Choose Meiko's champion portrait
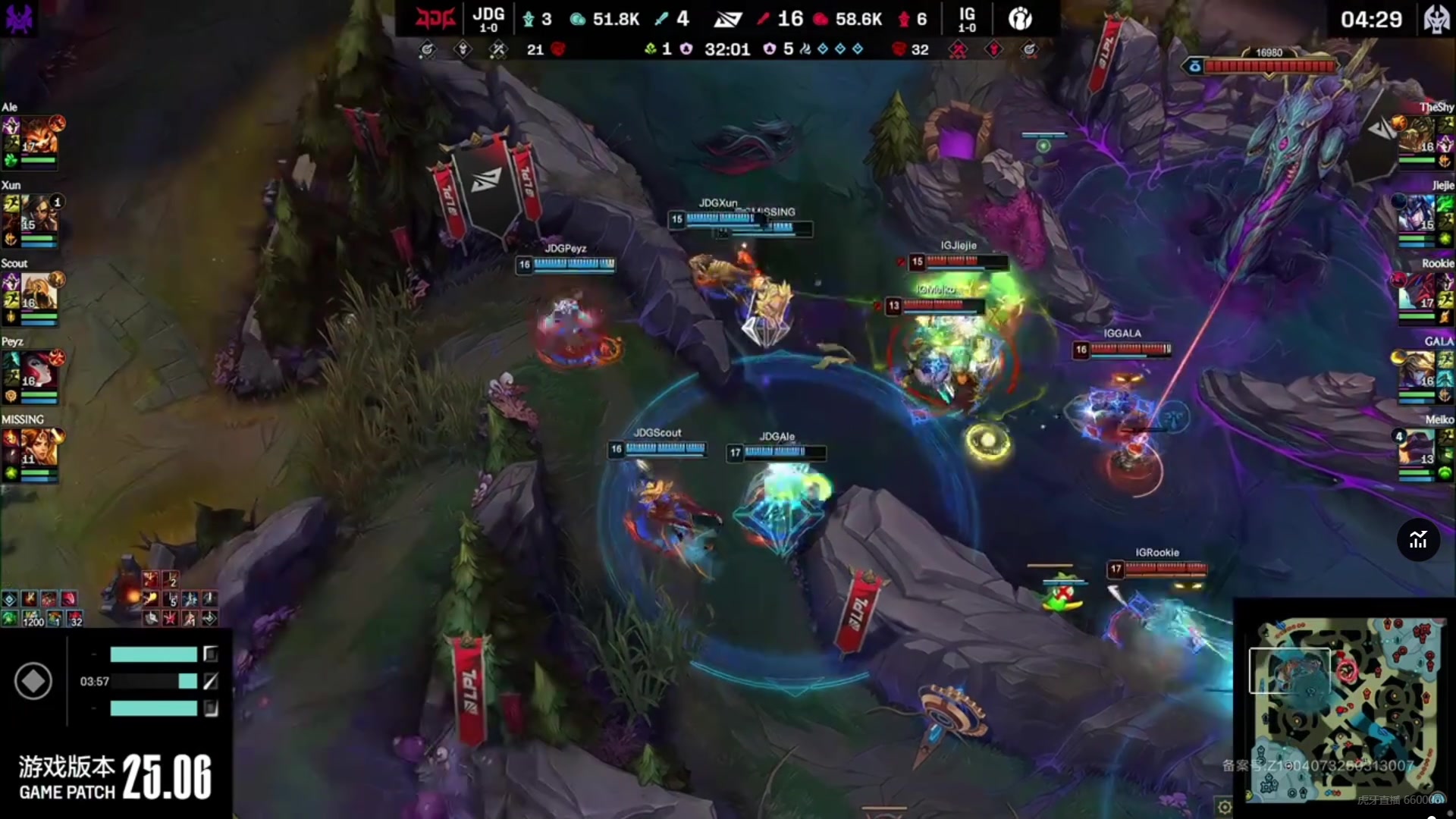Screen dimensions: 1456x819 click(1416, 447)
